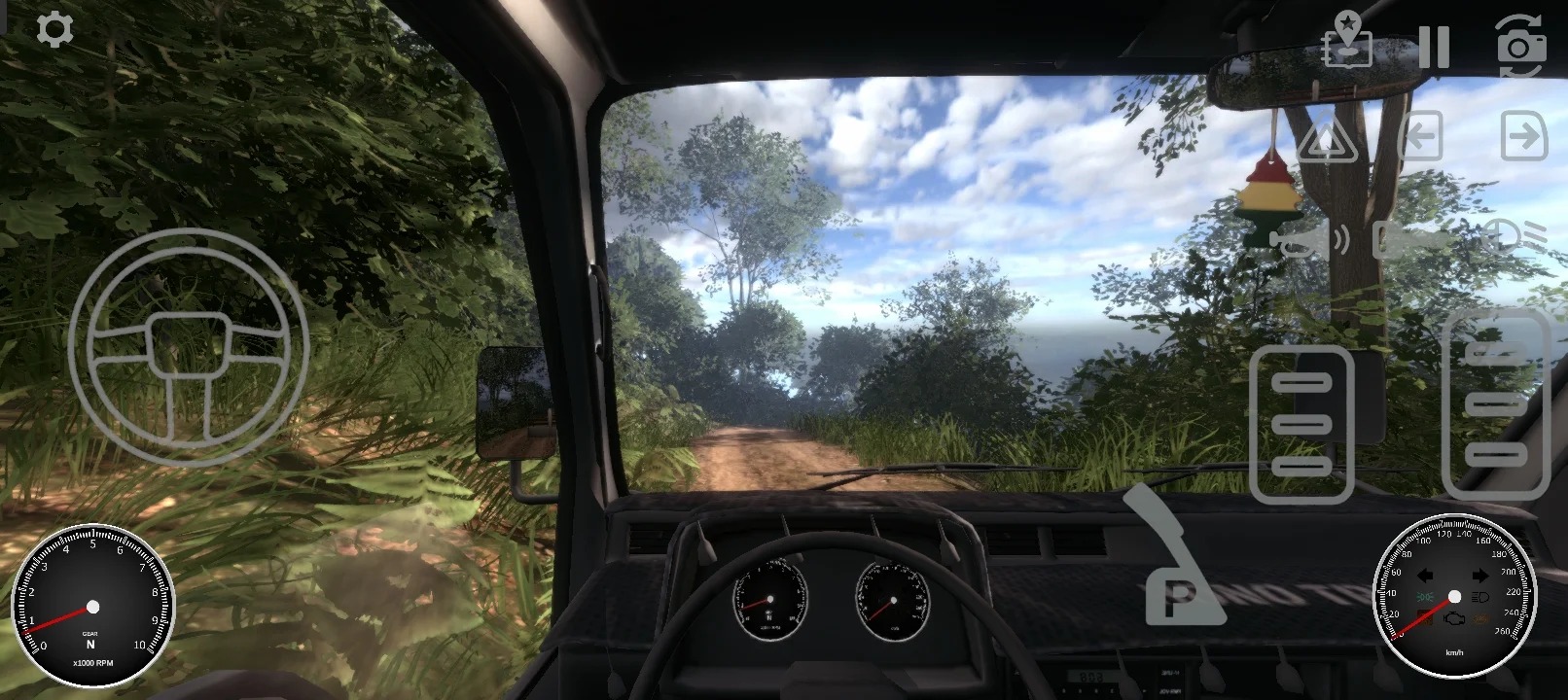Select the bottom slot of the right shifter

pos(1498,455)
